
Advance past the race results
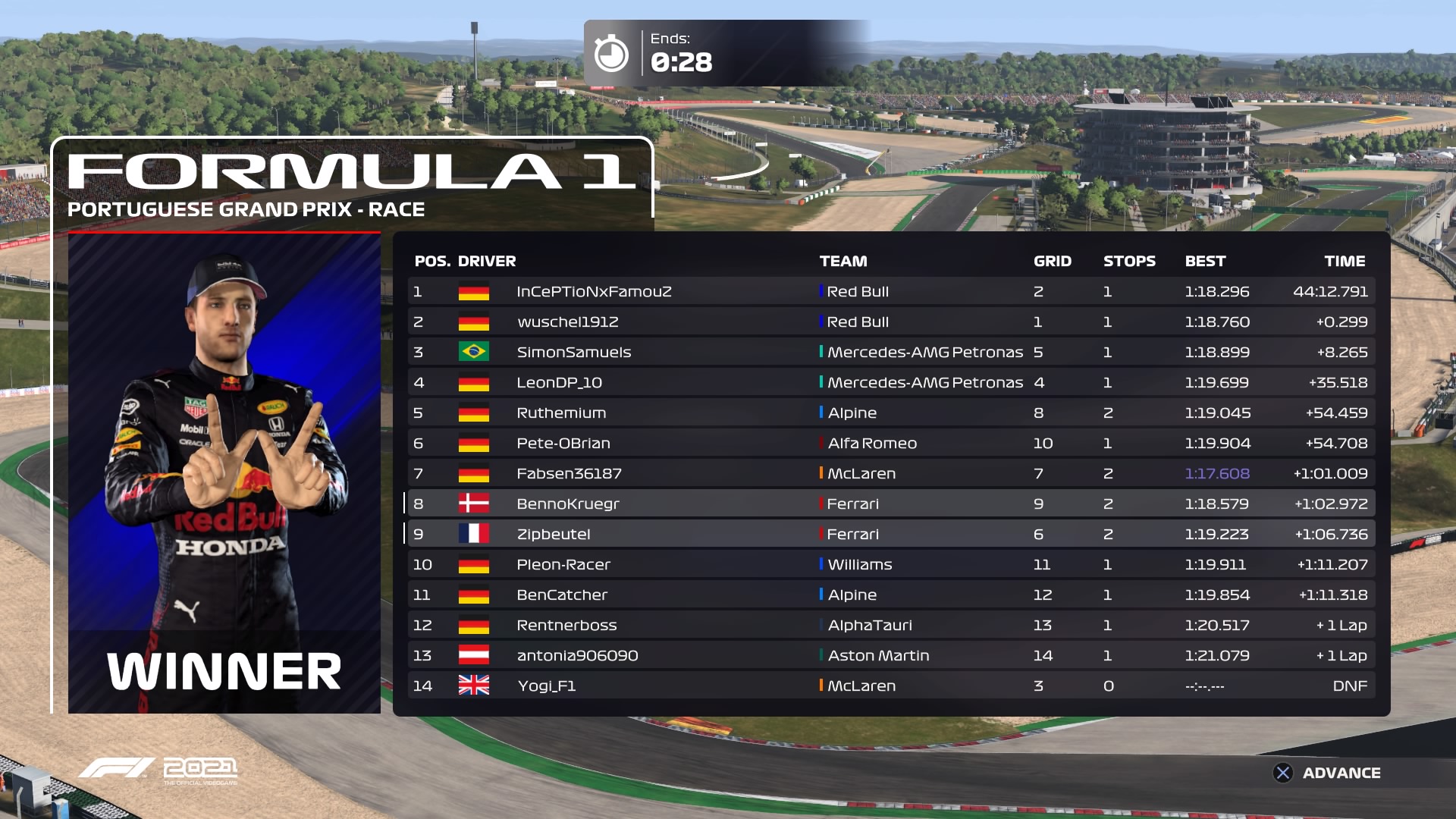pyautogui.click(x=1327, y=773)
